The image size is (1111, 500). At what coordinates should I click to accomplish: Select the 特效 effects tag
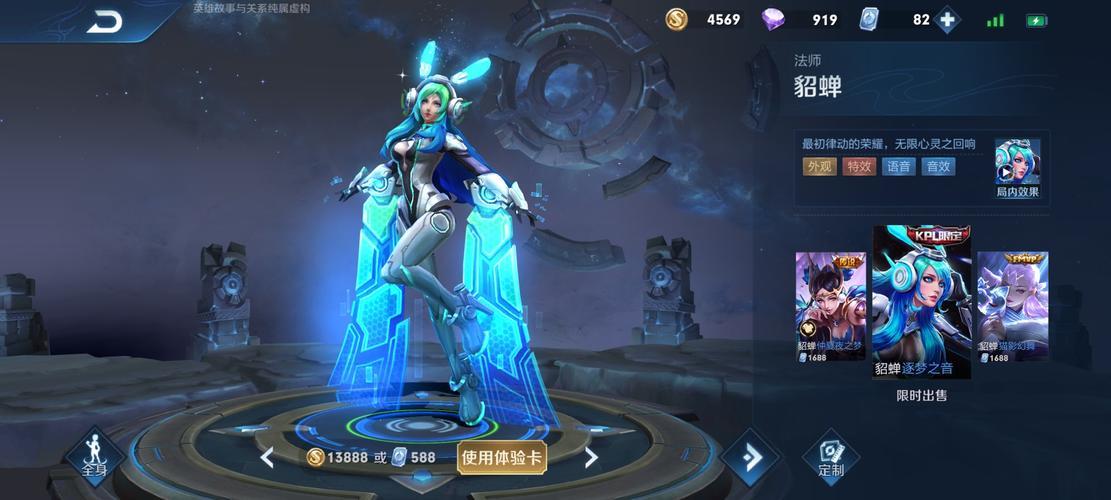(x=858, y=167)
